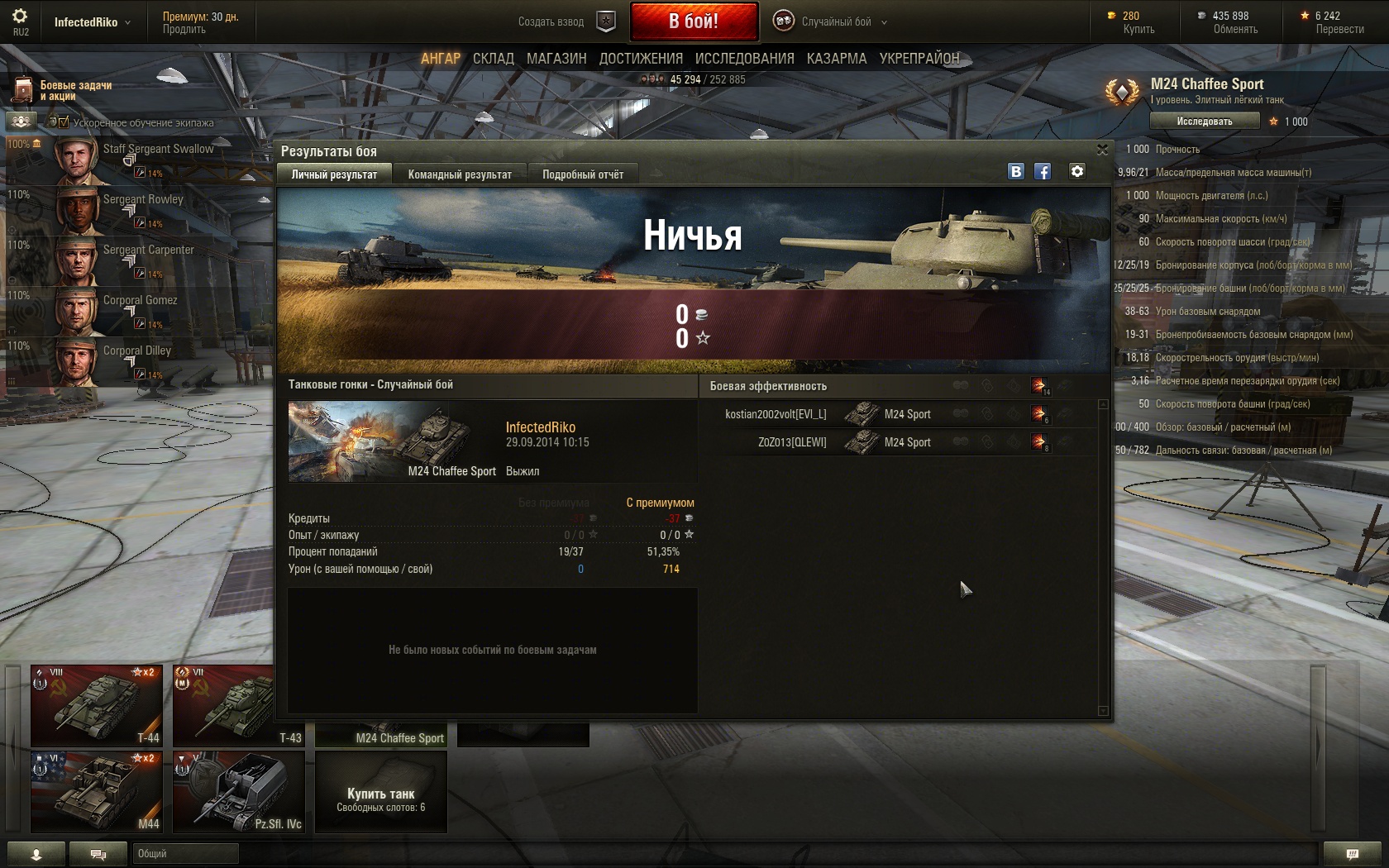Open the Склад (depot) menu

493,59
